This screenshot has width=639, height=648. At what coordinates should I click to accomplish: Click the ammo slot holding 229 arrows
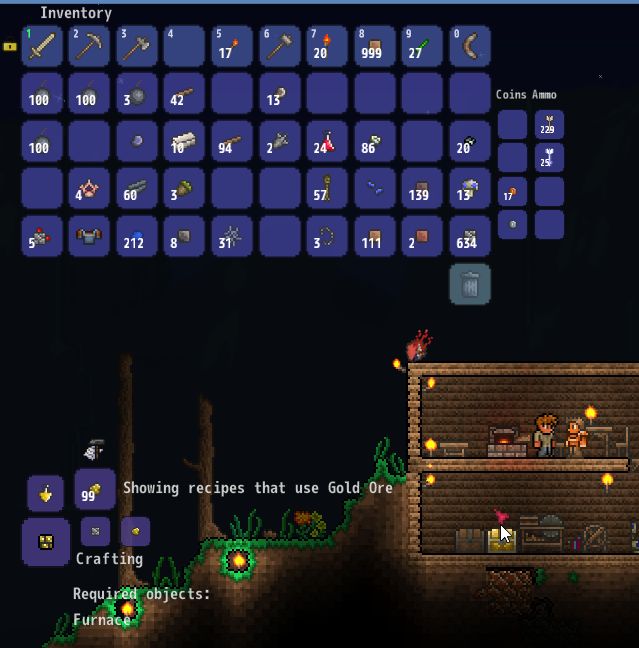pos(549,125)
